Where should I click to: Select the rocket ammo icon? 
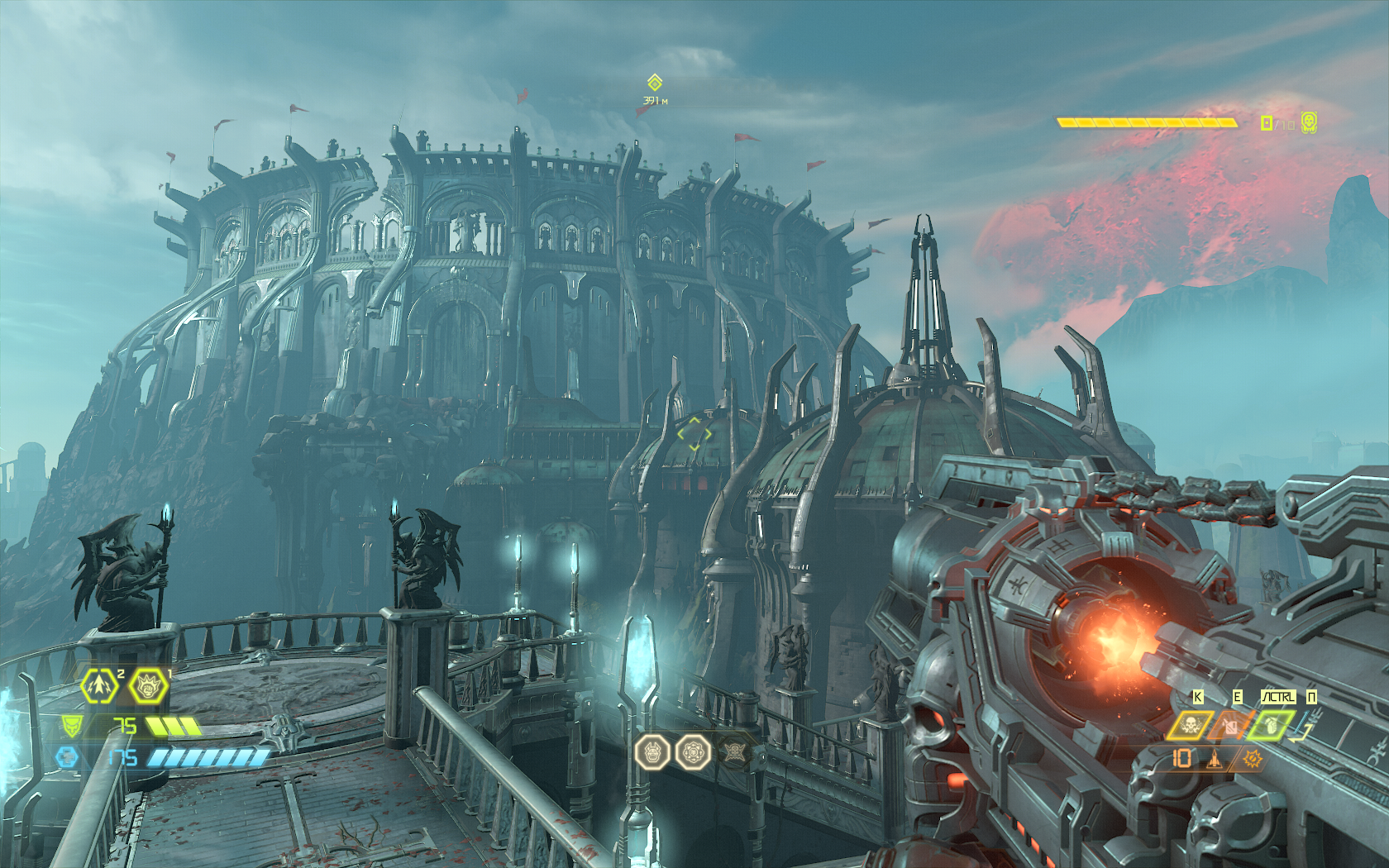(x=1214, y=758)
